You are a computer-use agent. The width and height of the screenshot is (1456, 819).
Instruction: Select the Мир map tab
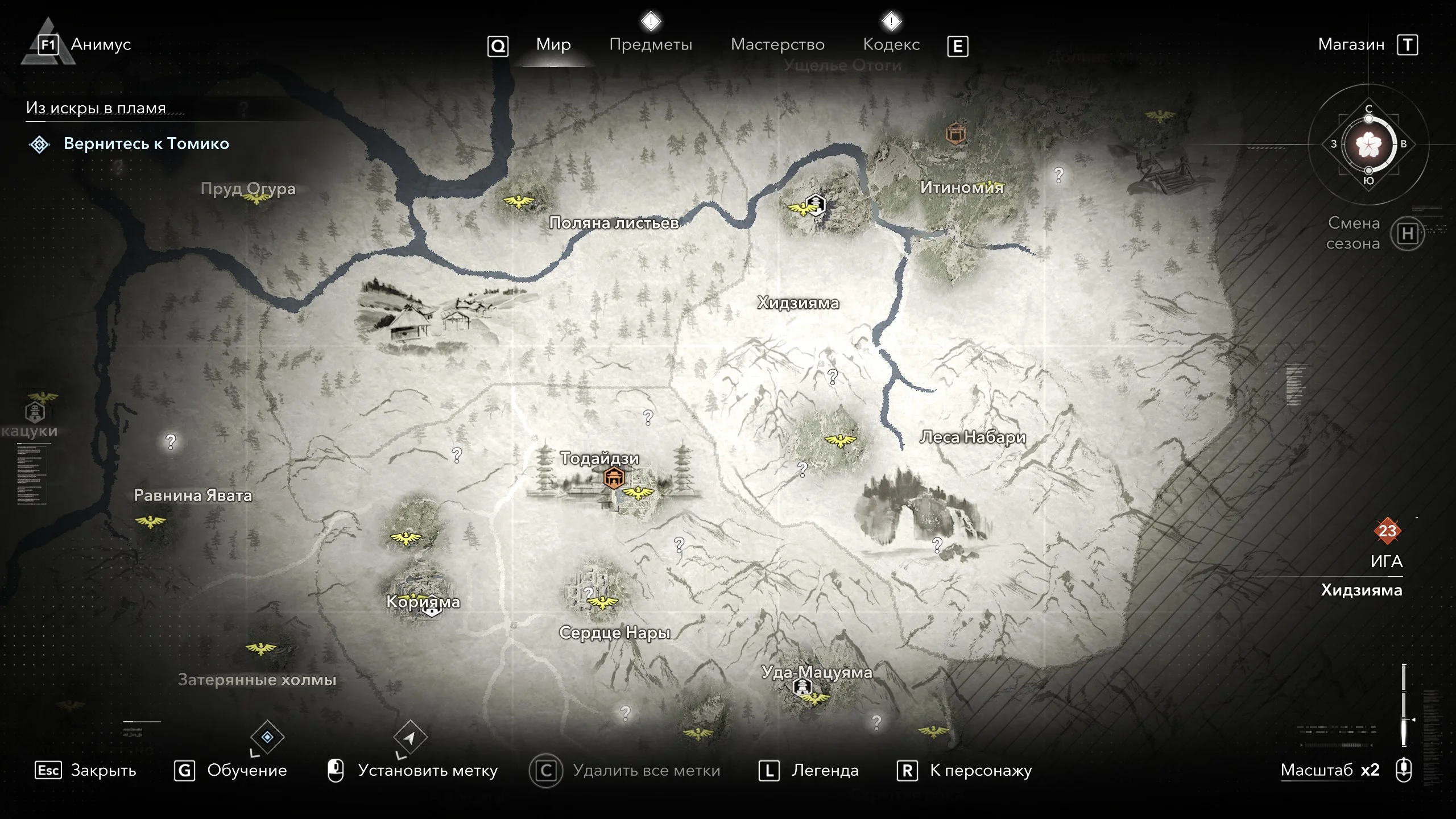pos(553,44)
